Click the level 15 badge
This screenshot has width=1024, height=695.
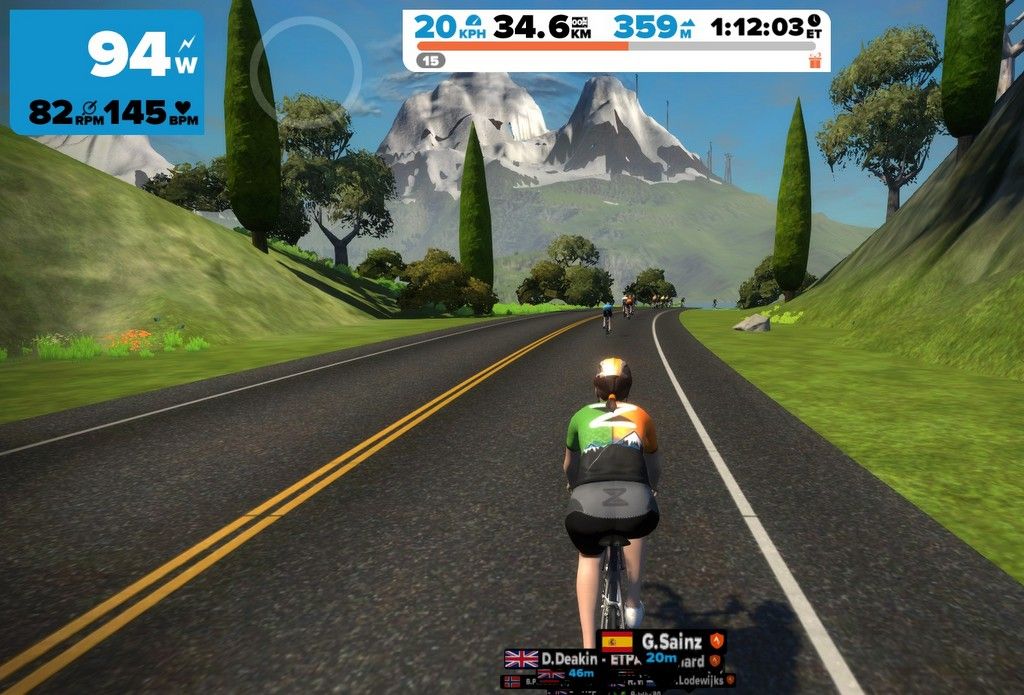click(431, 61)
